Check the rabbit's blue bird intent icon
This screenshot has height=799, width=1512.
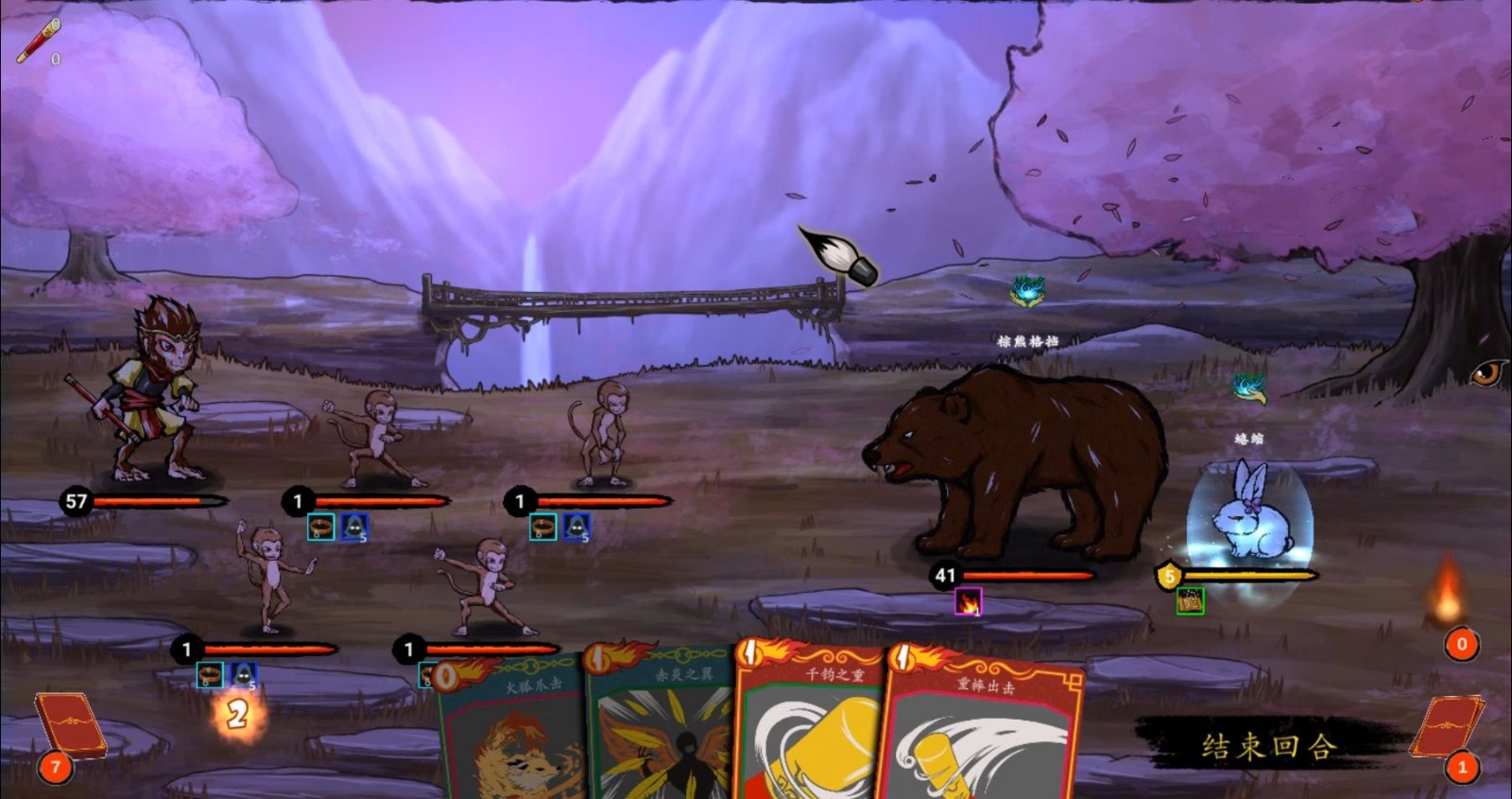tap(1248, 387)
